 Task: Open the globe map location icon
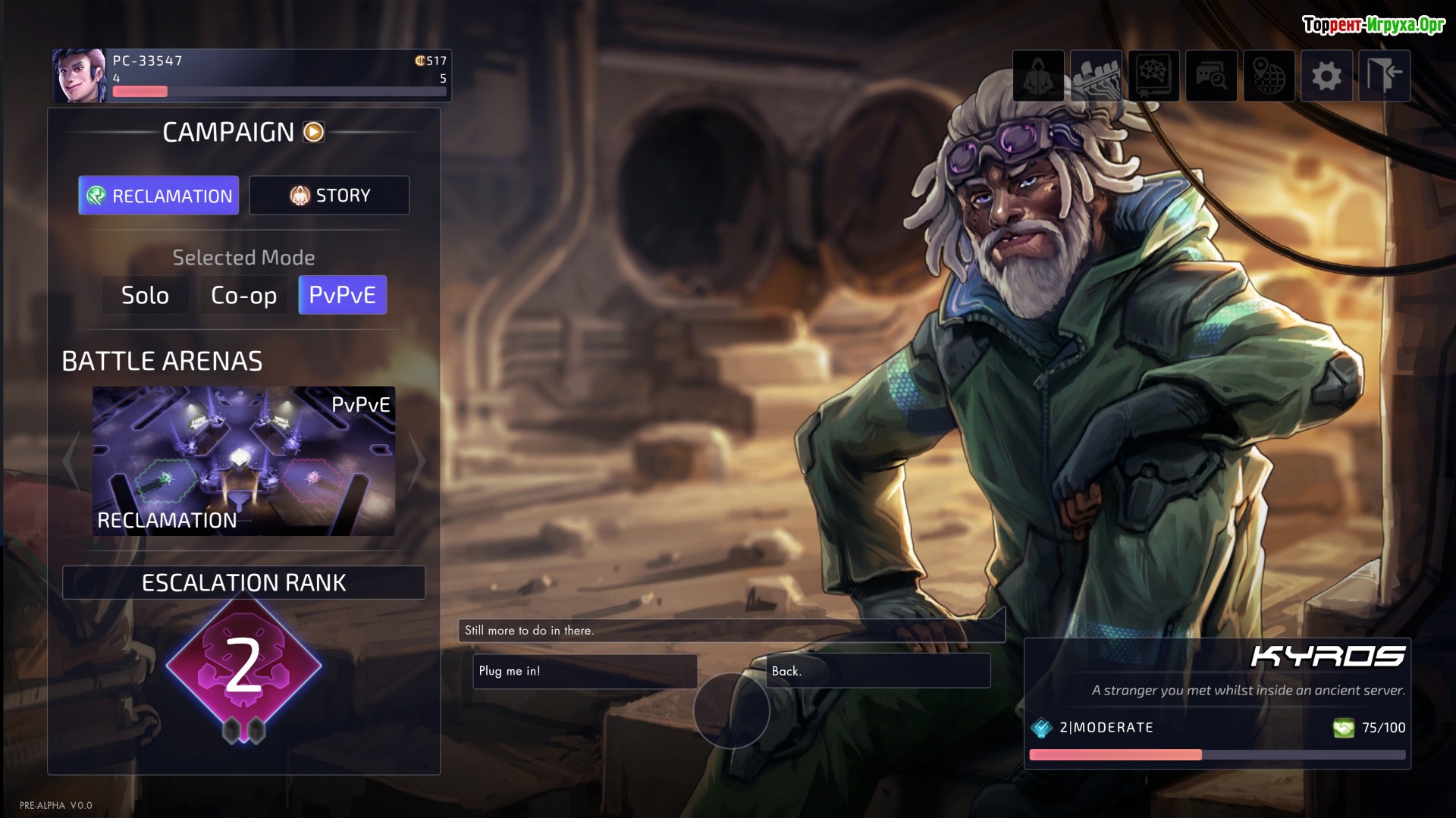(x=1269, y=76)
